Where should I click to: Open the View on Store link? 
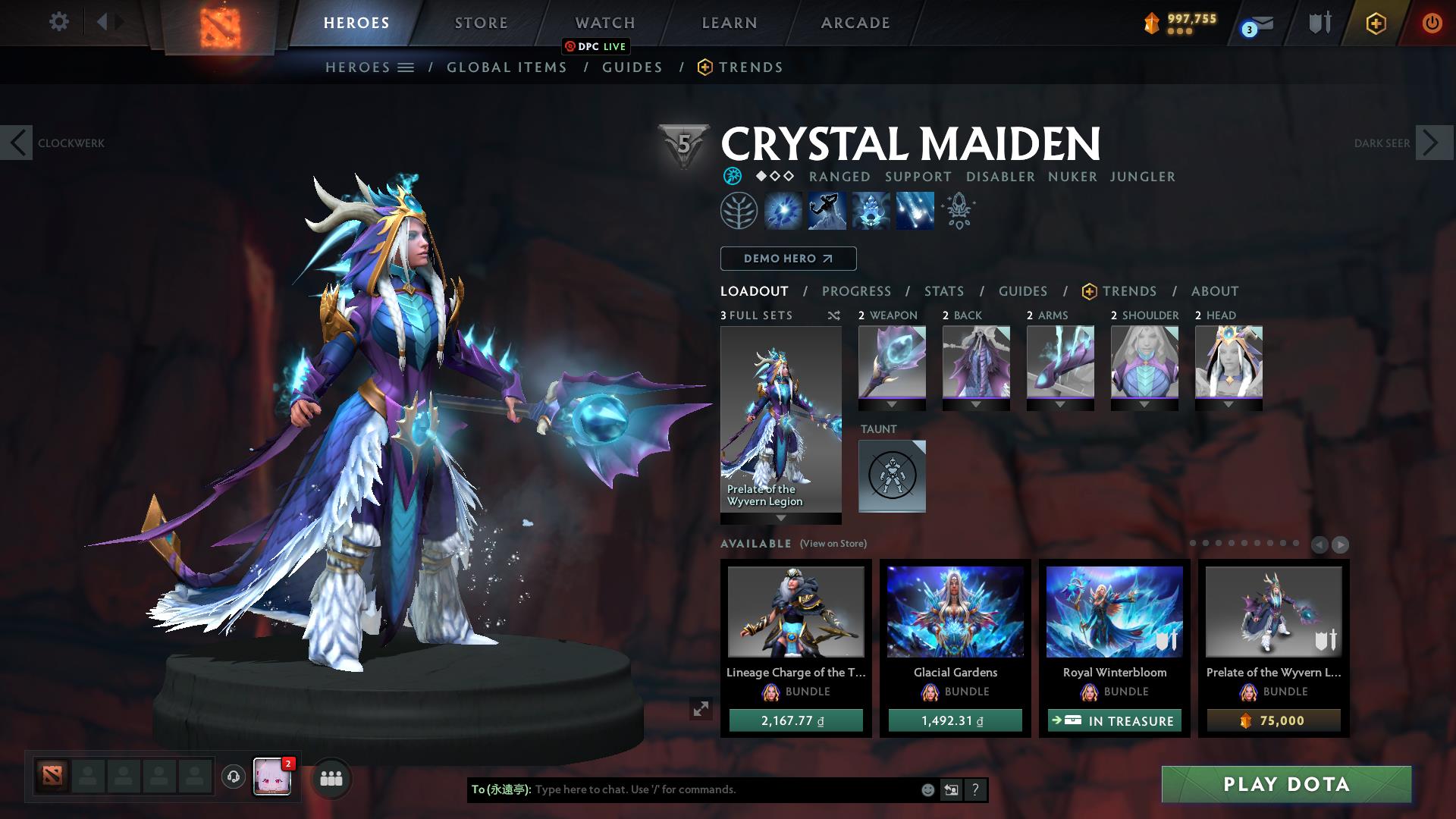[831, 544]
